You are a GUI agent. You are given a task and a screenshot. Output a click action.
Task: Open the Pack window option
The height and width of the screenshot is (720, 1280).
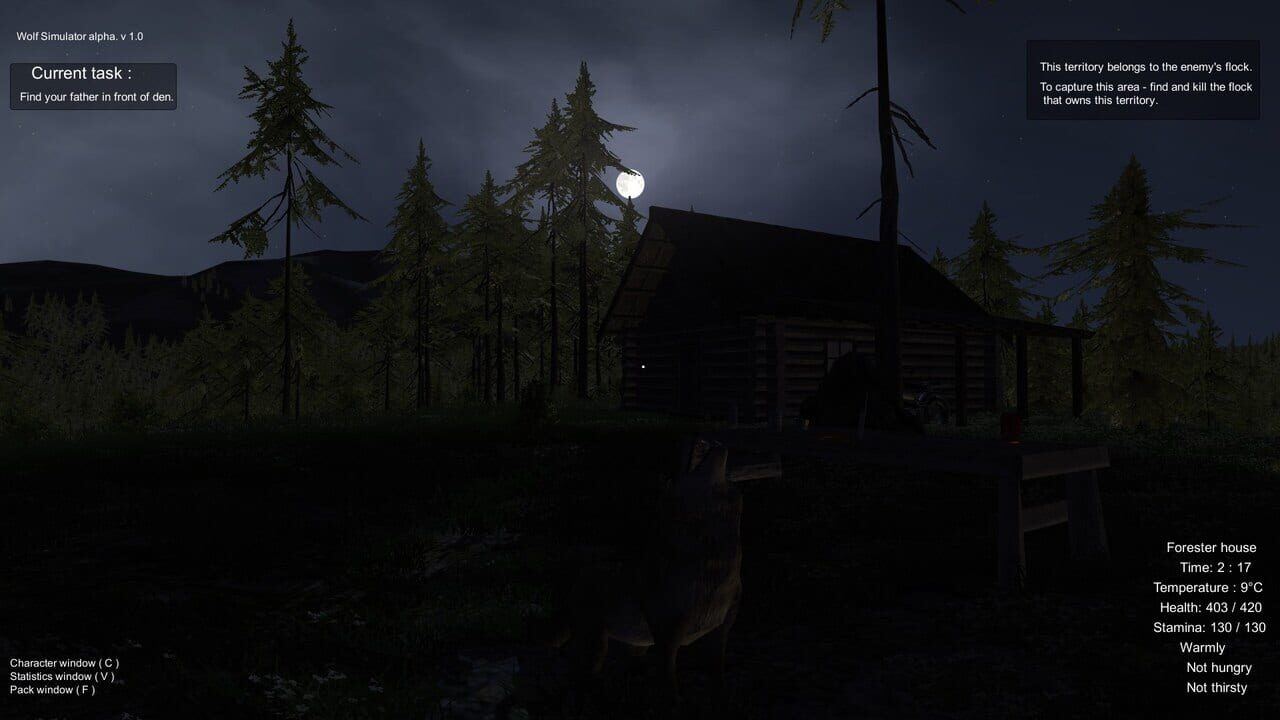55,688
